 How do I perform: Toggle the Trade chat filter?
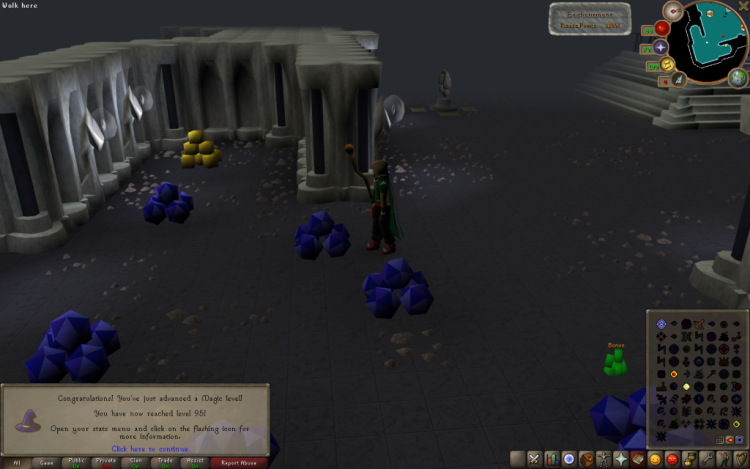tap(166, 463)
